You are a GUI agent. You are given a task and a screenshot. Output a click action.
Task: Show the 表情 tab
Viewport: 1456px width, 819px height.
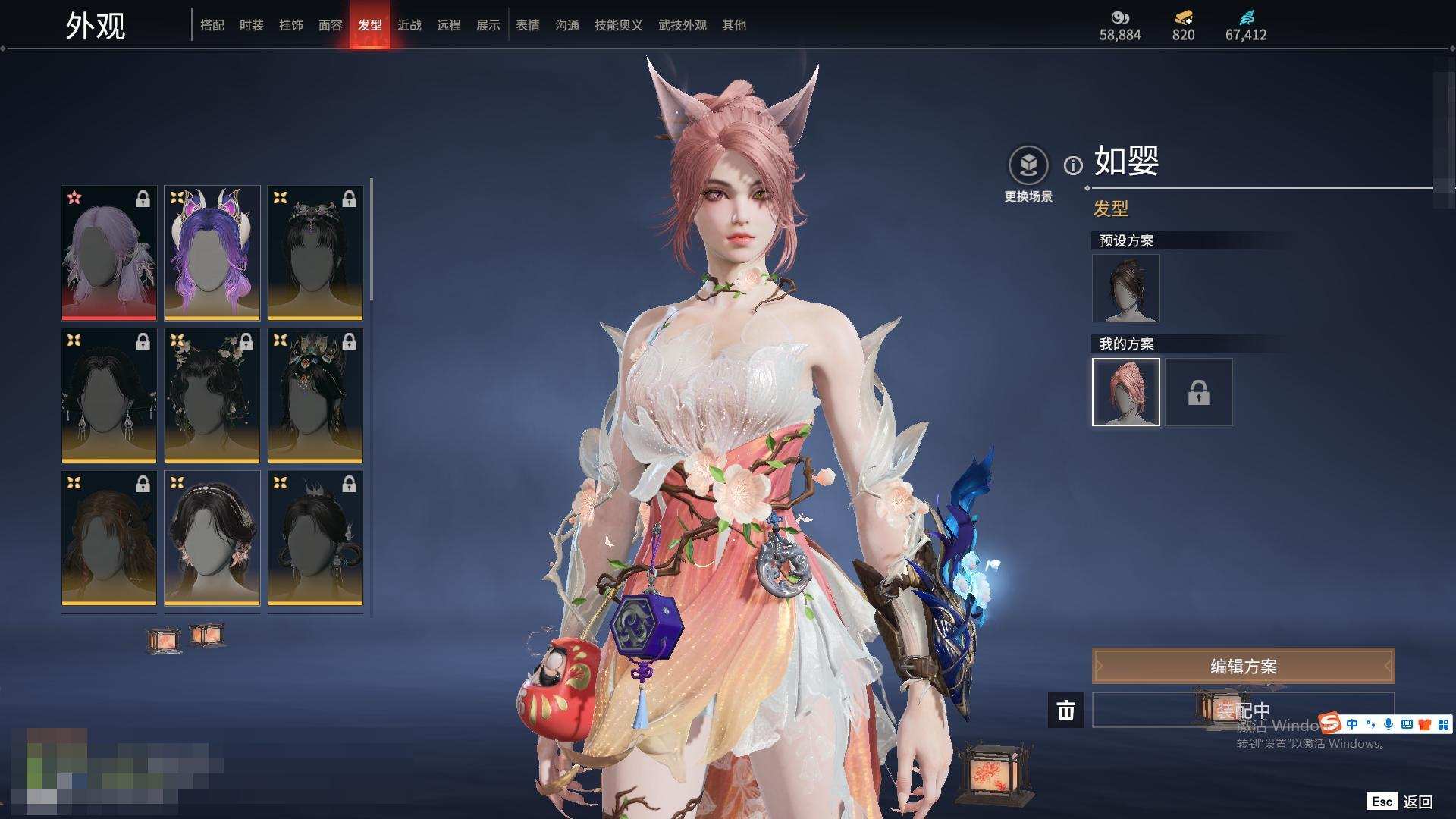[528, 25]
